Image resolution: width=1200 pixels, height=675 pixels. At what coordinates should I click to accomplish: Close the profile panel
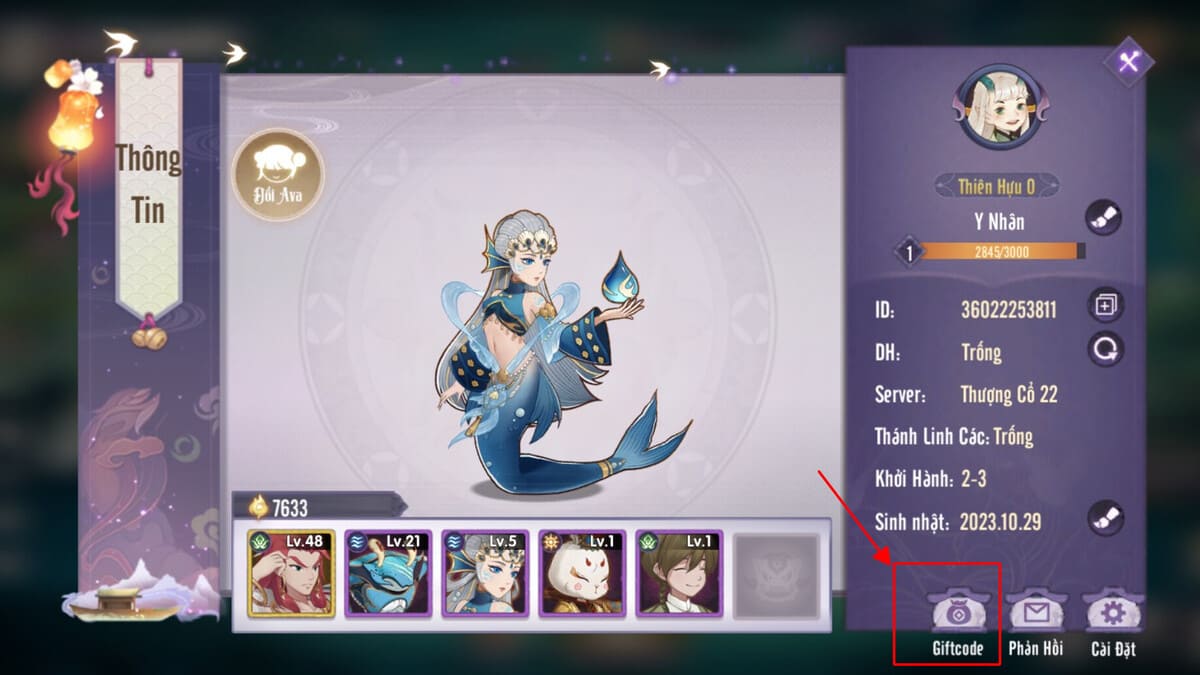pyautogui.click(x=1129, y=62)
